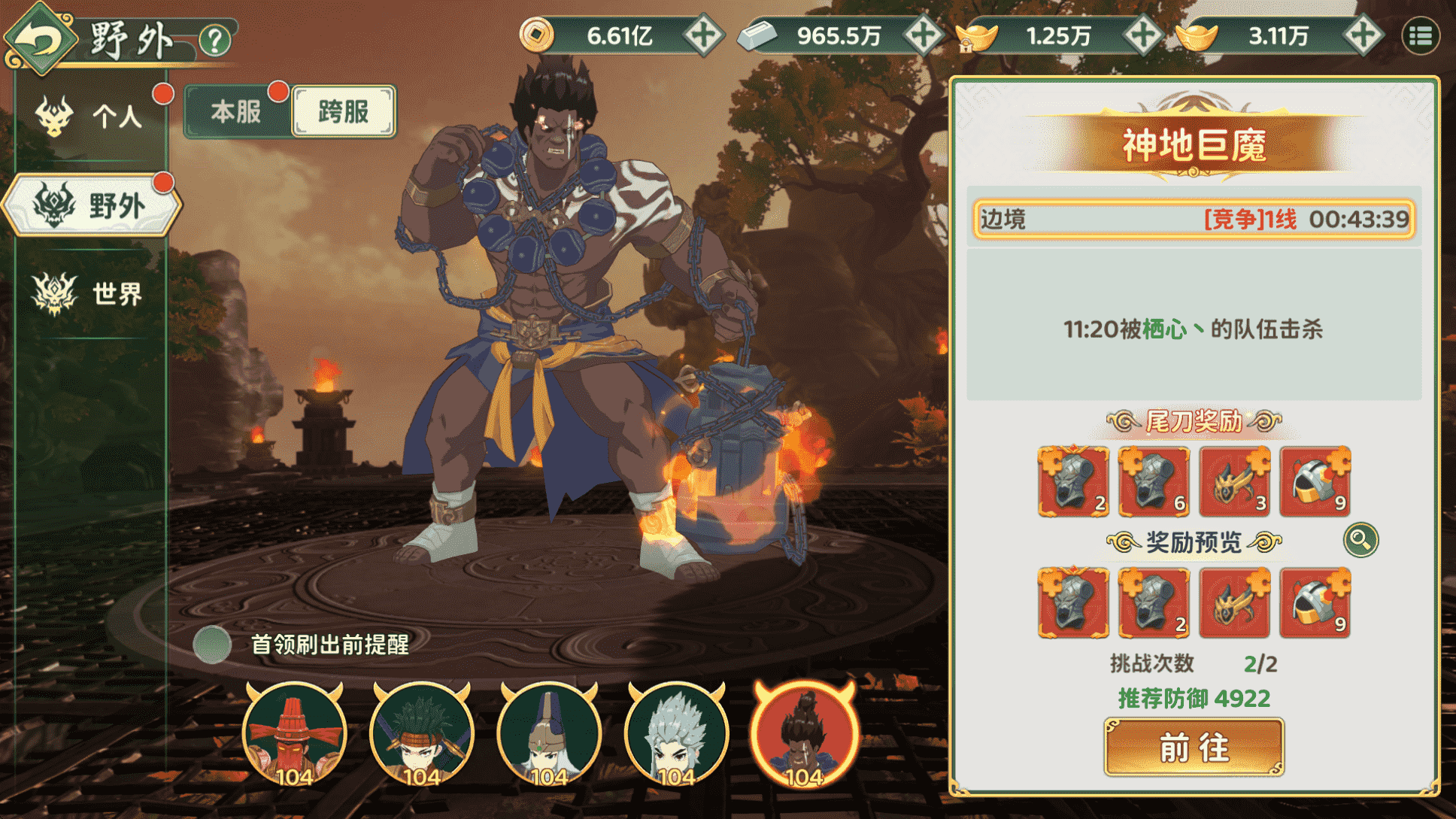Open the 世界 boss section
The image size is (1456, 819).
point(90,293)
